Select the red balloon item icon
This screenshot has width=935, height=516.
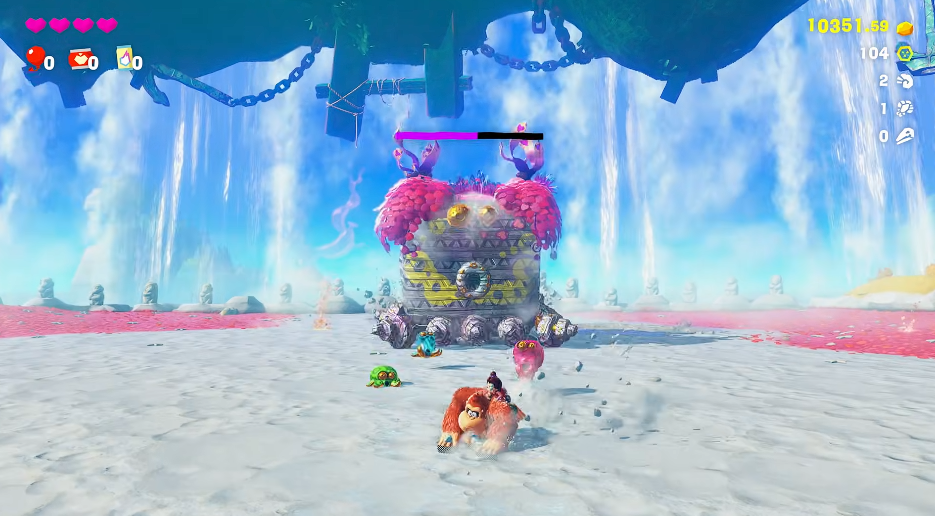pos(35,59)
